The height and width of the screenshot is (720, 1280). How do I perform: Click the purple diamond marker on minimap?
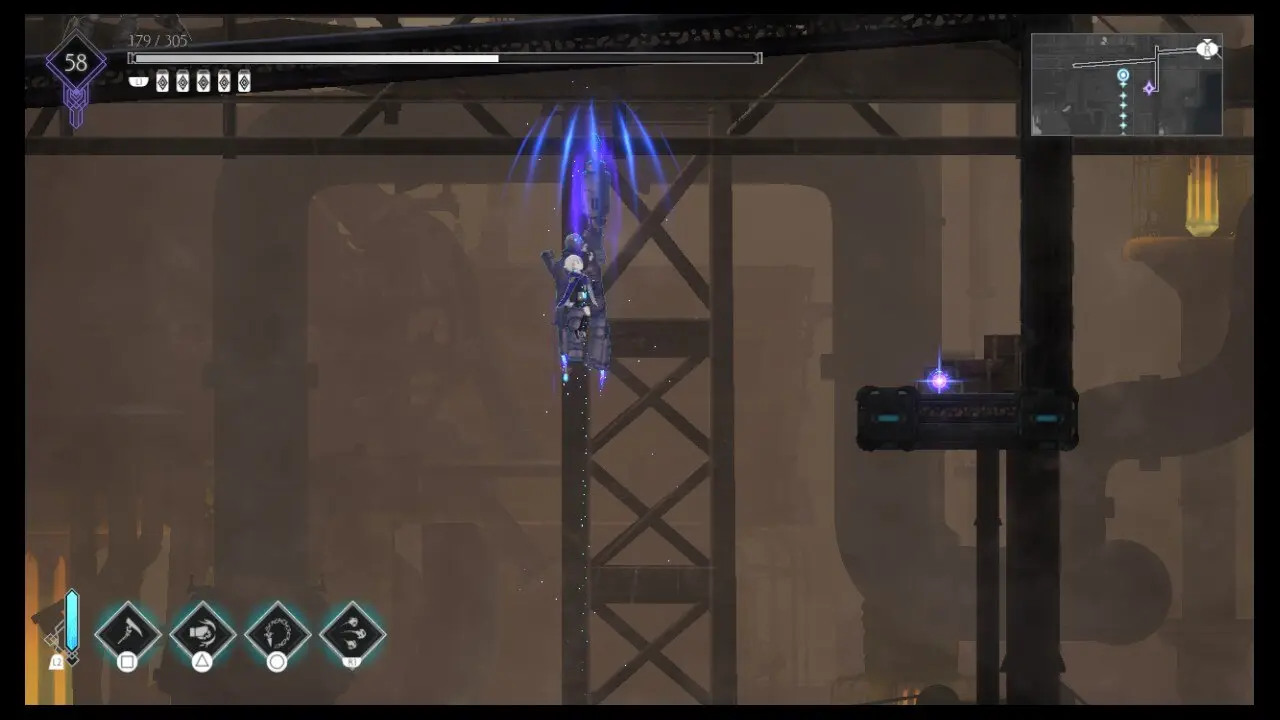(1149, 88)
